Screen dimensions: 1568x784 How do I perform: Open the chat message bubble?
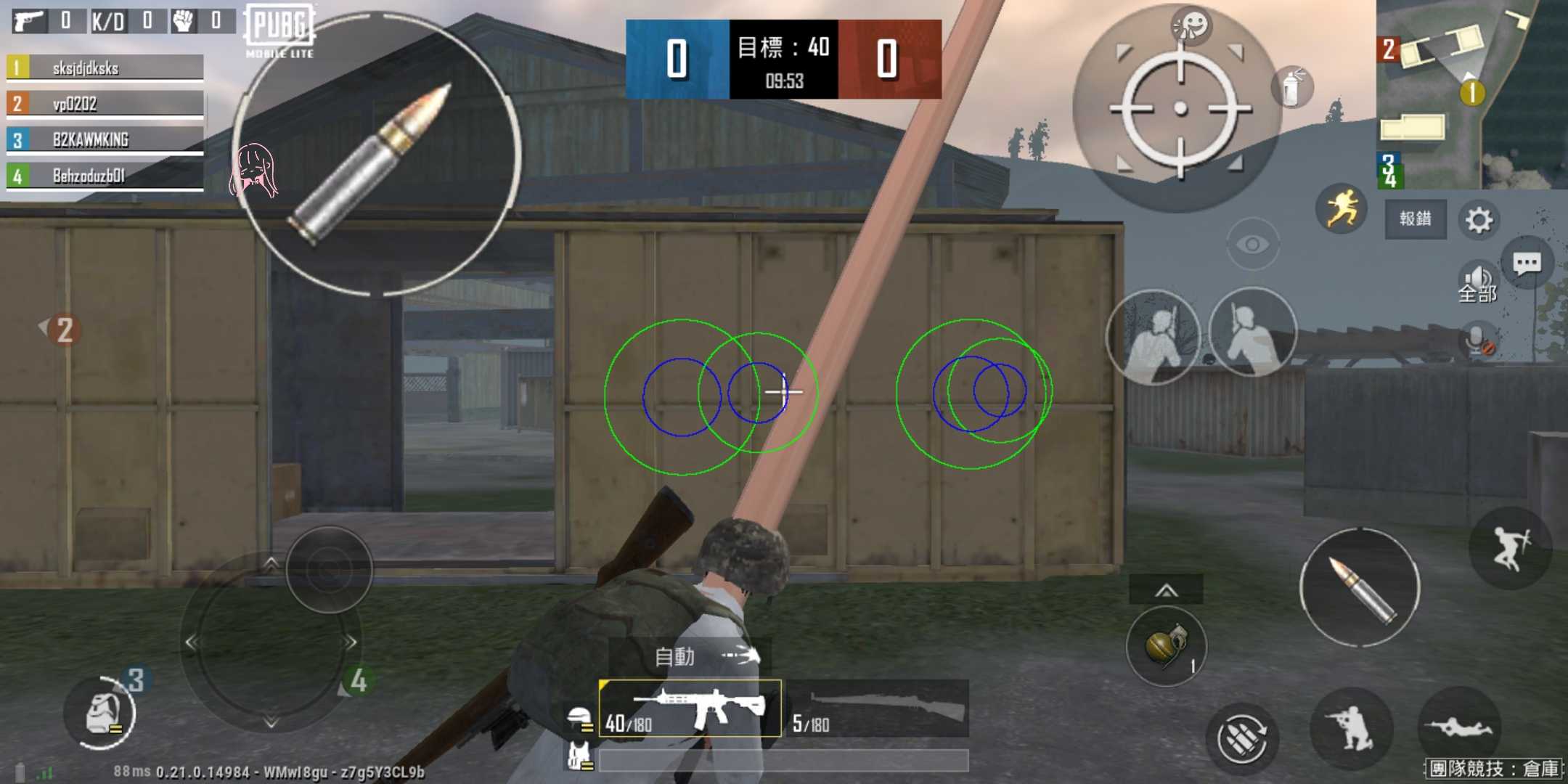(1527, 263)
